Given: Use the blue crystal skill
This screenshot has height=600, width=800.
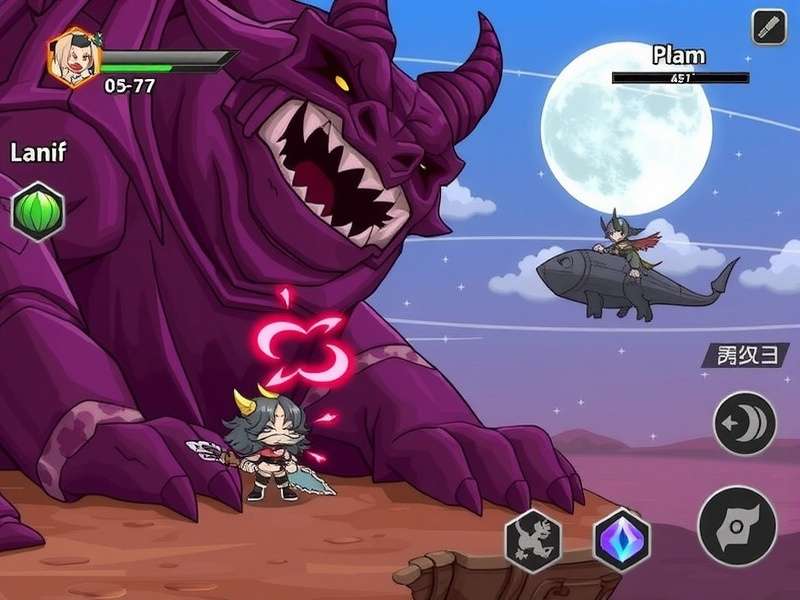Looking at the screenshot, I should [x=621, y=539].
